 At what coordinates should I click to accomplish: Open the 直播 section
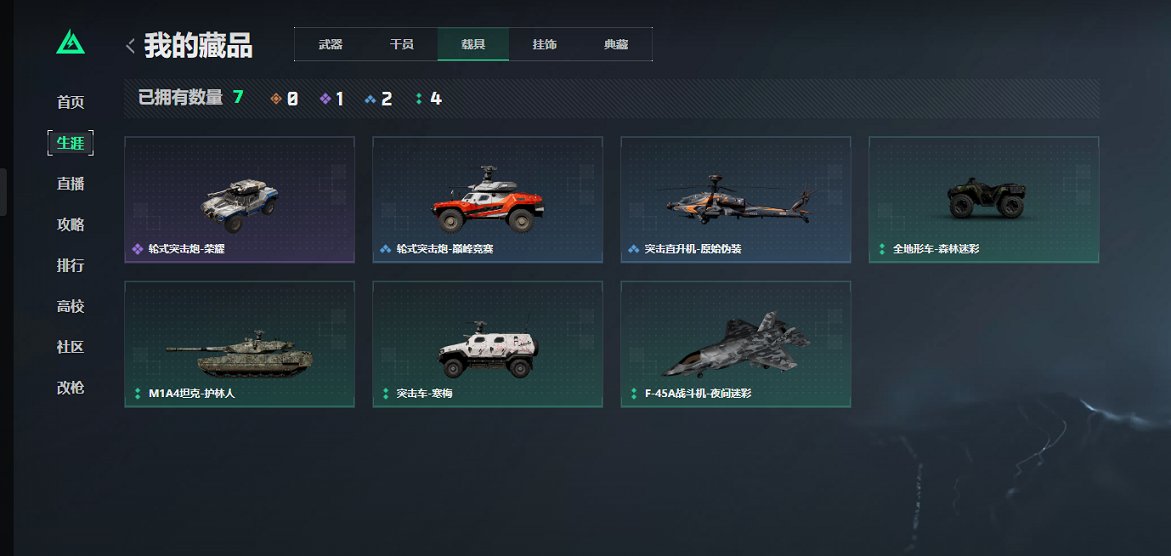(70, 184)
